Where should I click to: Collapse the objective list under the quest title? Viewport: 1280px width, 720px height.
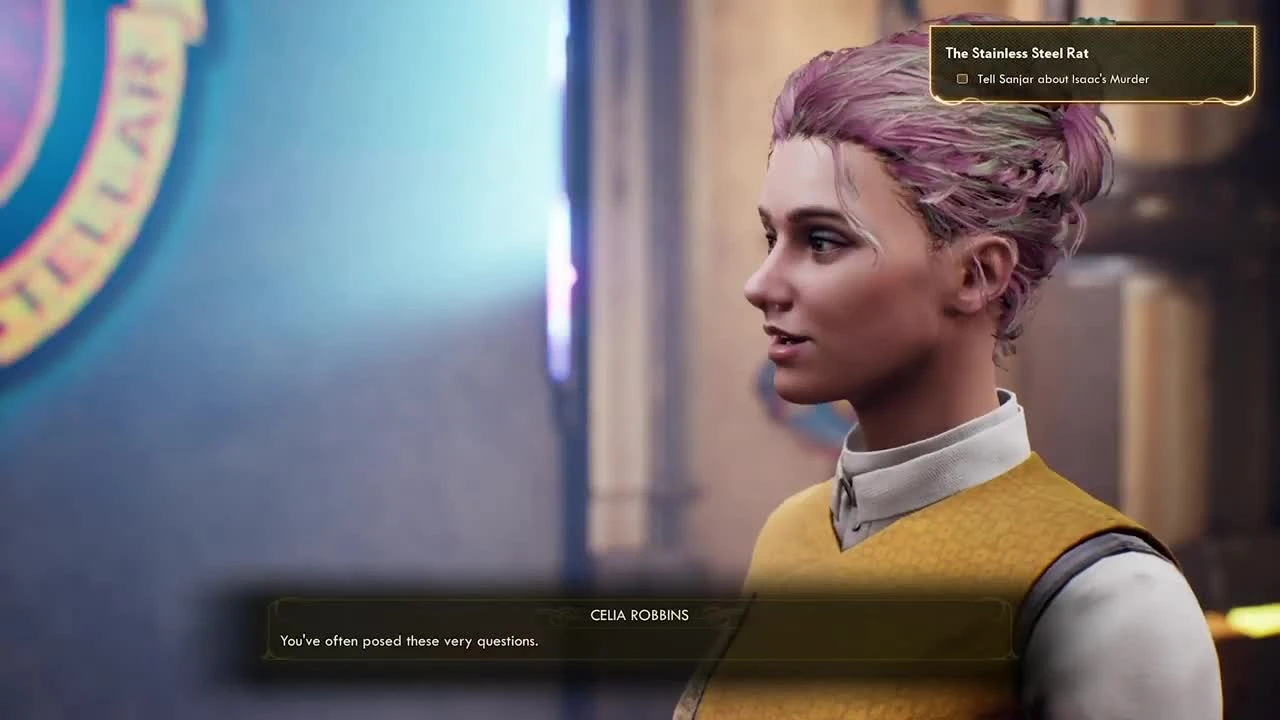(x=1016, y=53)
